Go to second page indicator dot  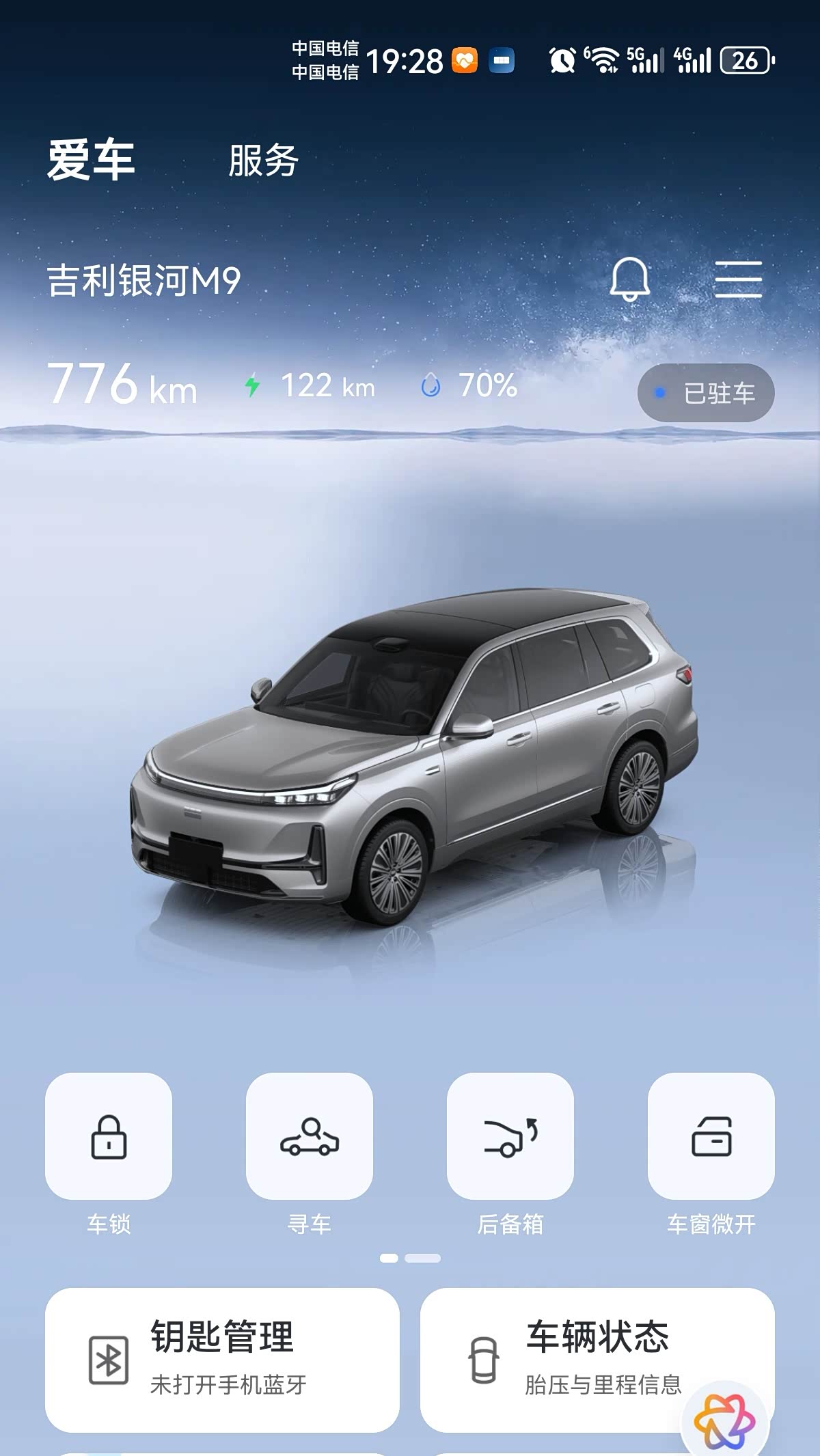(x=422, y=1258)
